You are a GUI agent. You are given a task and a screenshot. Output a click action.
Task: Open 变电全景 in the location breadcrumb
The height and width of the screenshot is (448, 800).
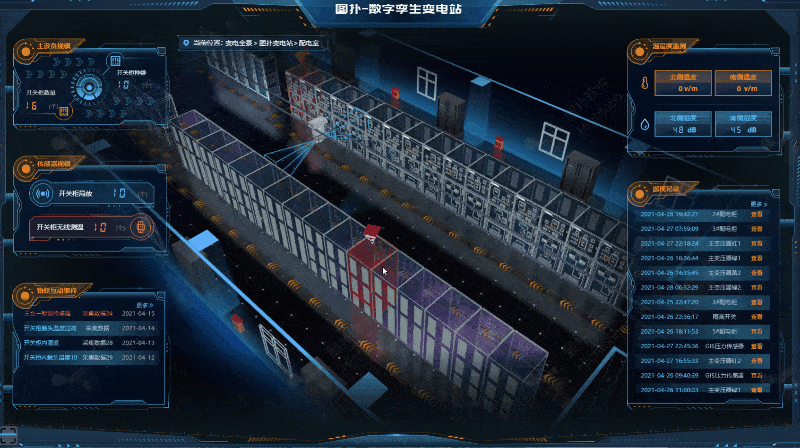point(240,44)
